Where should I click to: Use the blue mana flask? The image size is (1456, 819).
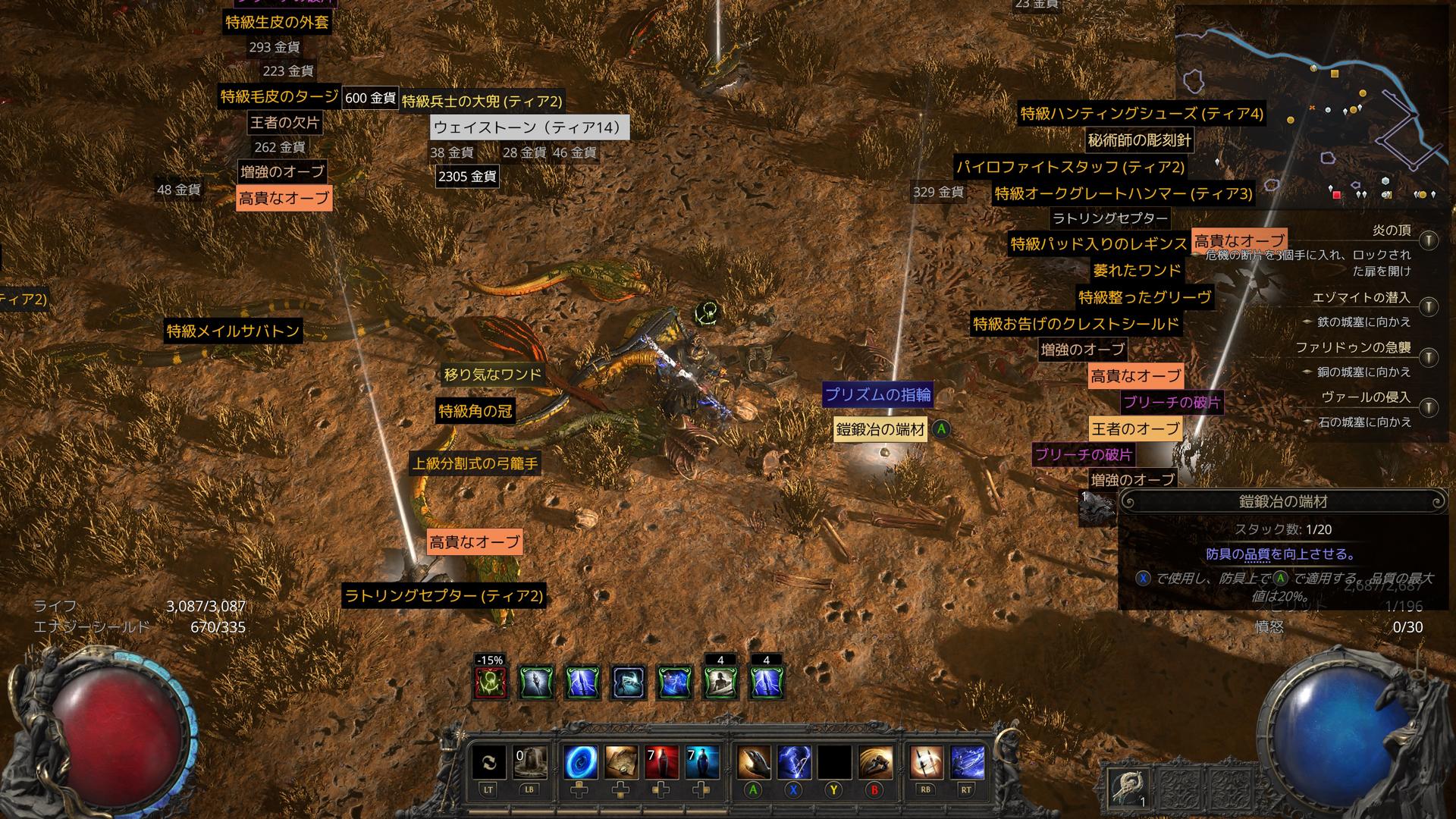[x=702, y=762]
